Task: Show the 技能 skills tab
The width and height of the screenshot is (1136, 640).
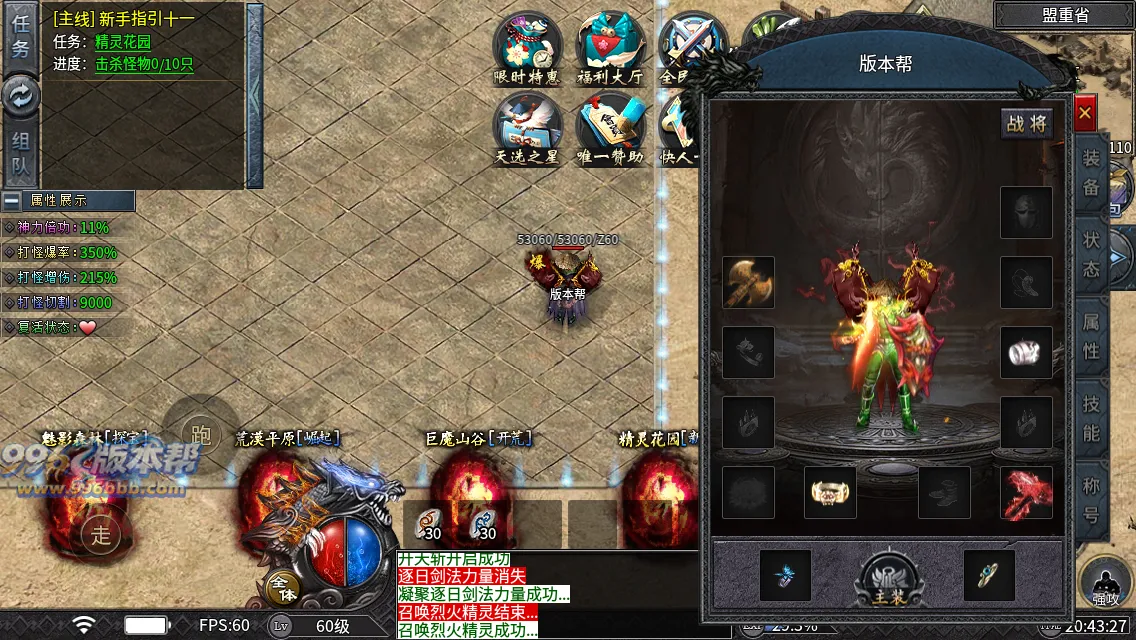Action: pos(1091,419)
